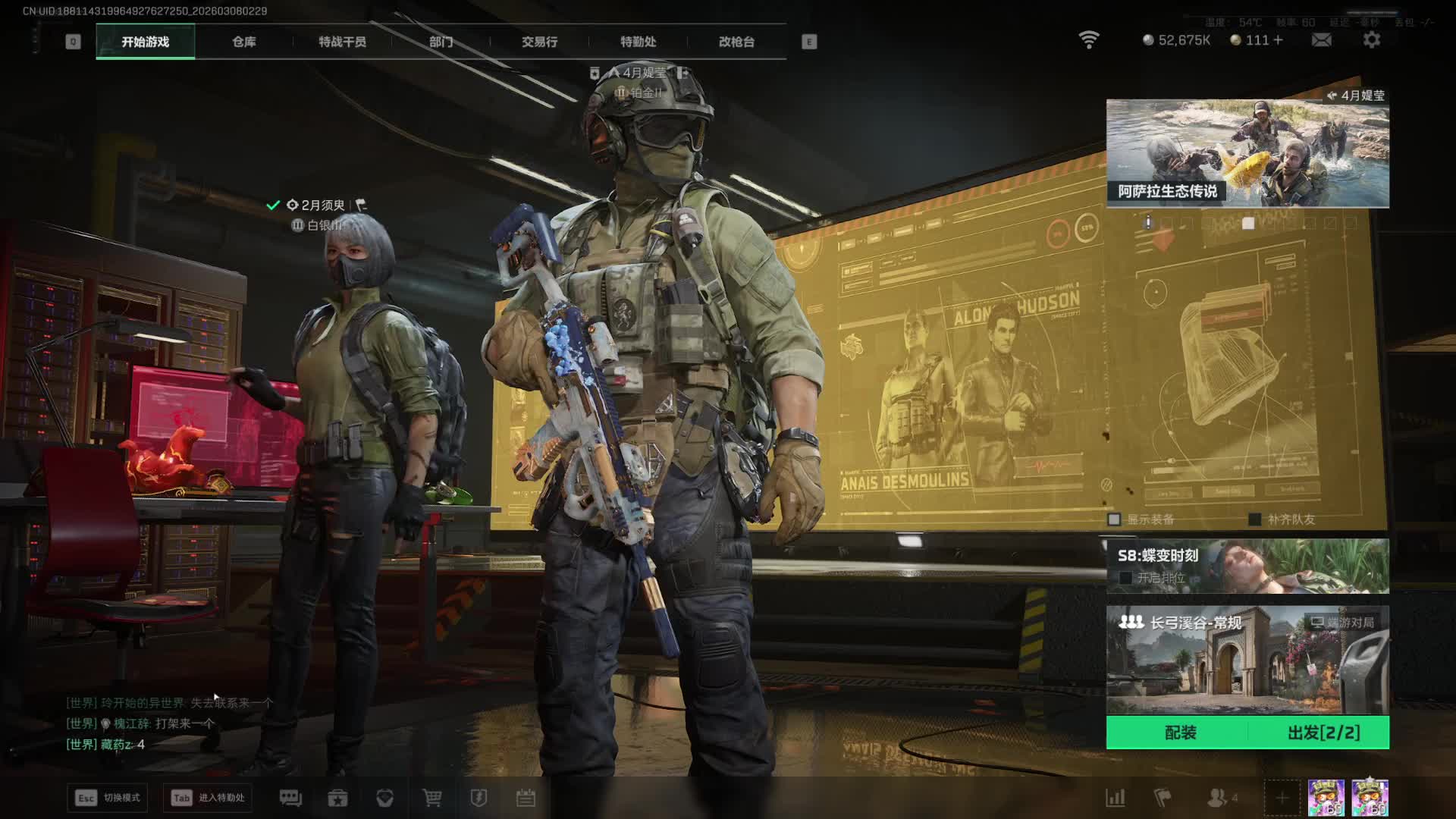Open settings via the gear icon
The height and width of the screenshot is (819, 1456).
(1371, 40)
